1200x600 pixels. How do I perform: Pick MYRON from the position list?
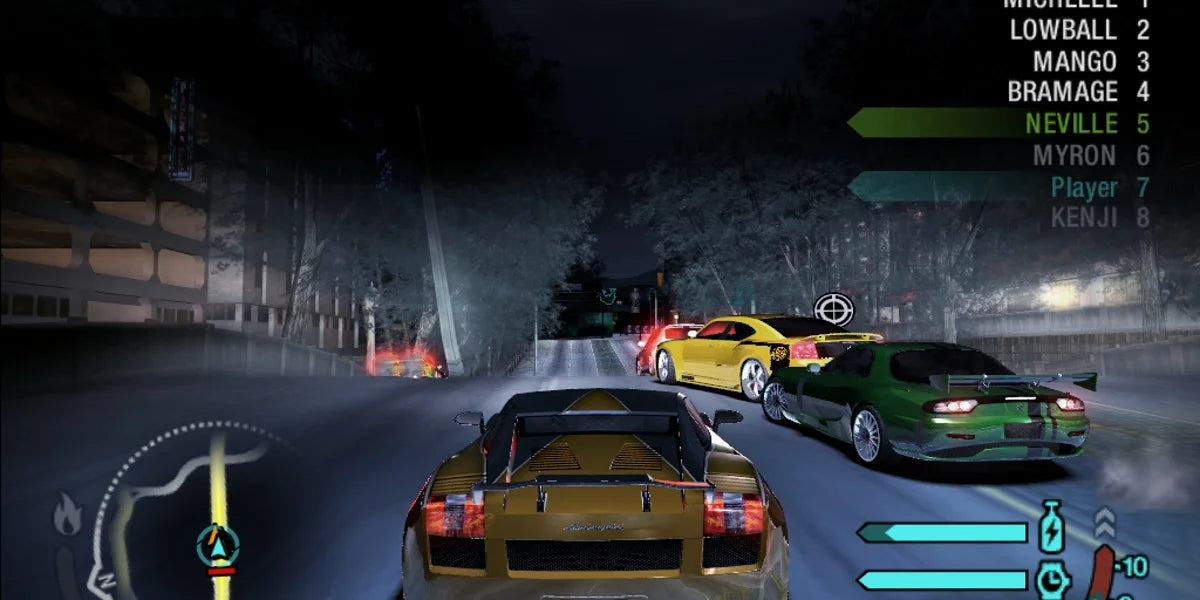pyautogui.click(x=1090, y=155)
